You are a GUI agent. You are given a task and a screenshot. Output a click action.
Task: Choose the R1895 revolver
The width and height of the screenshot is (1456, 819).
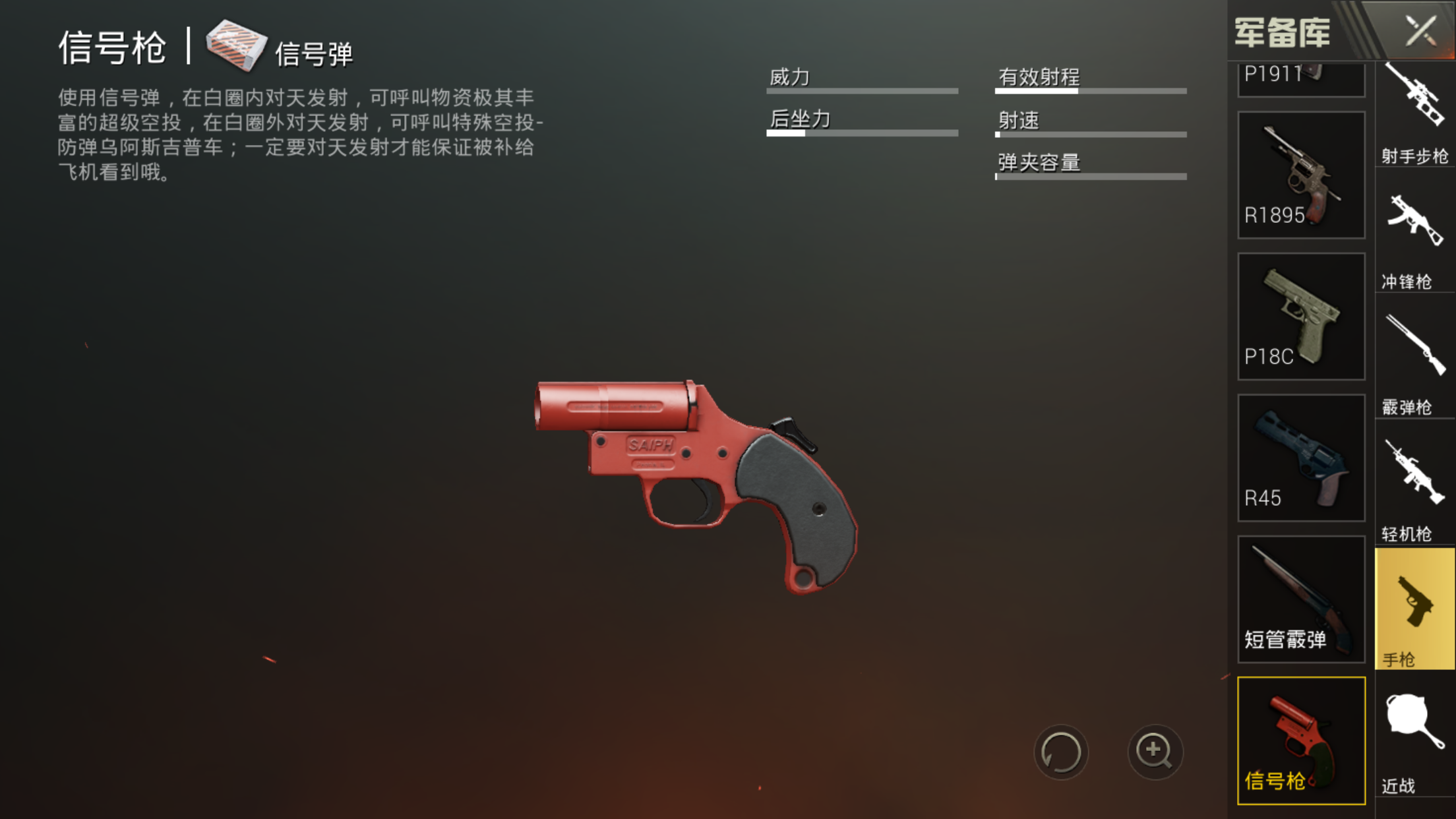click(x=1300, y=175)
